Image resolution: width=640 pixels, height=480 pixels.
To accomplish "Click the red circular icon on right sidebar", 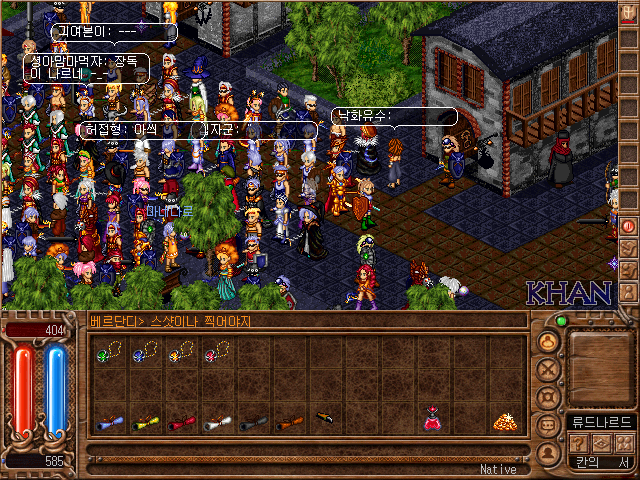I will [628, 226].
